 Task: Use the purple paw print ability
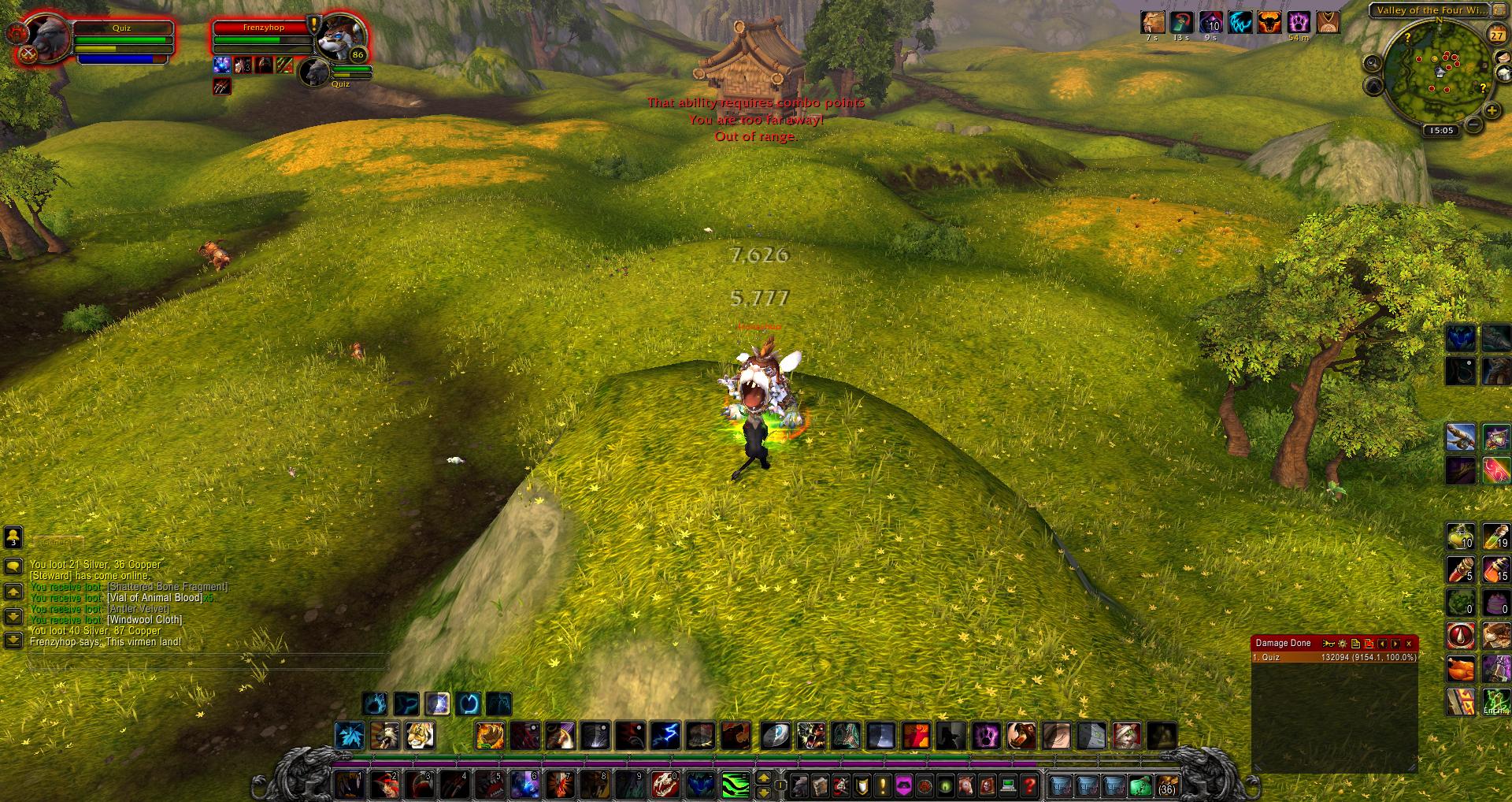tap(985, 736)
